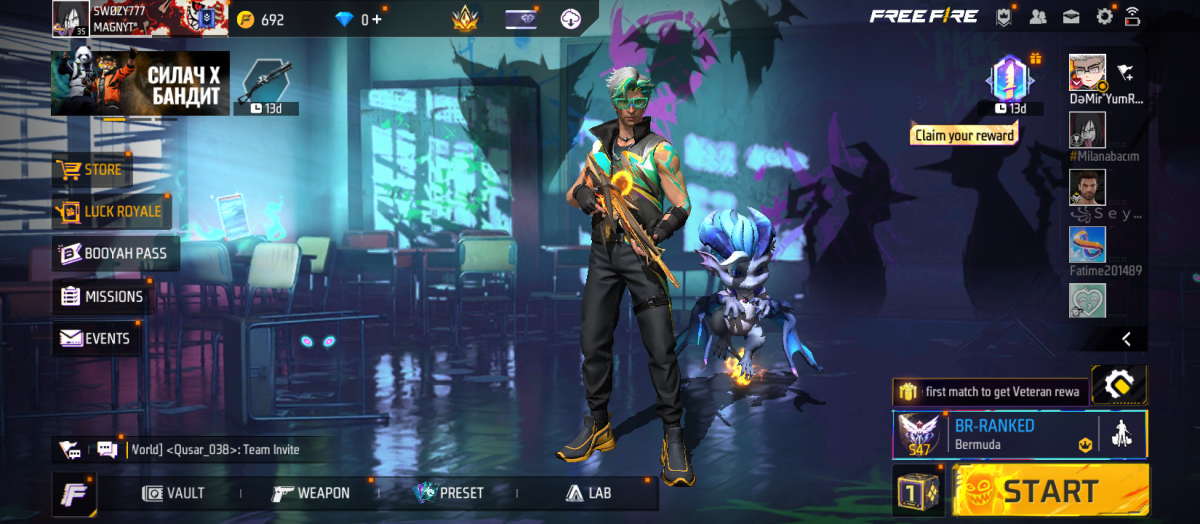Open the Preset tab

coord(449,493)
